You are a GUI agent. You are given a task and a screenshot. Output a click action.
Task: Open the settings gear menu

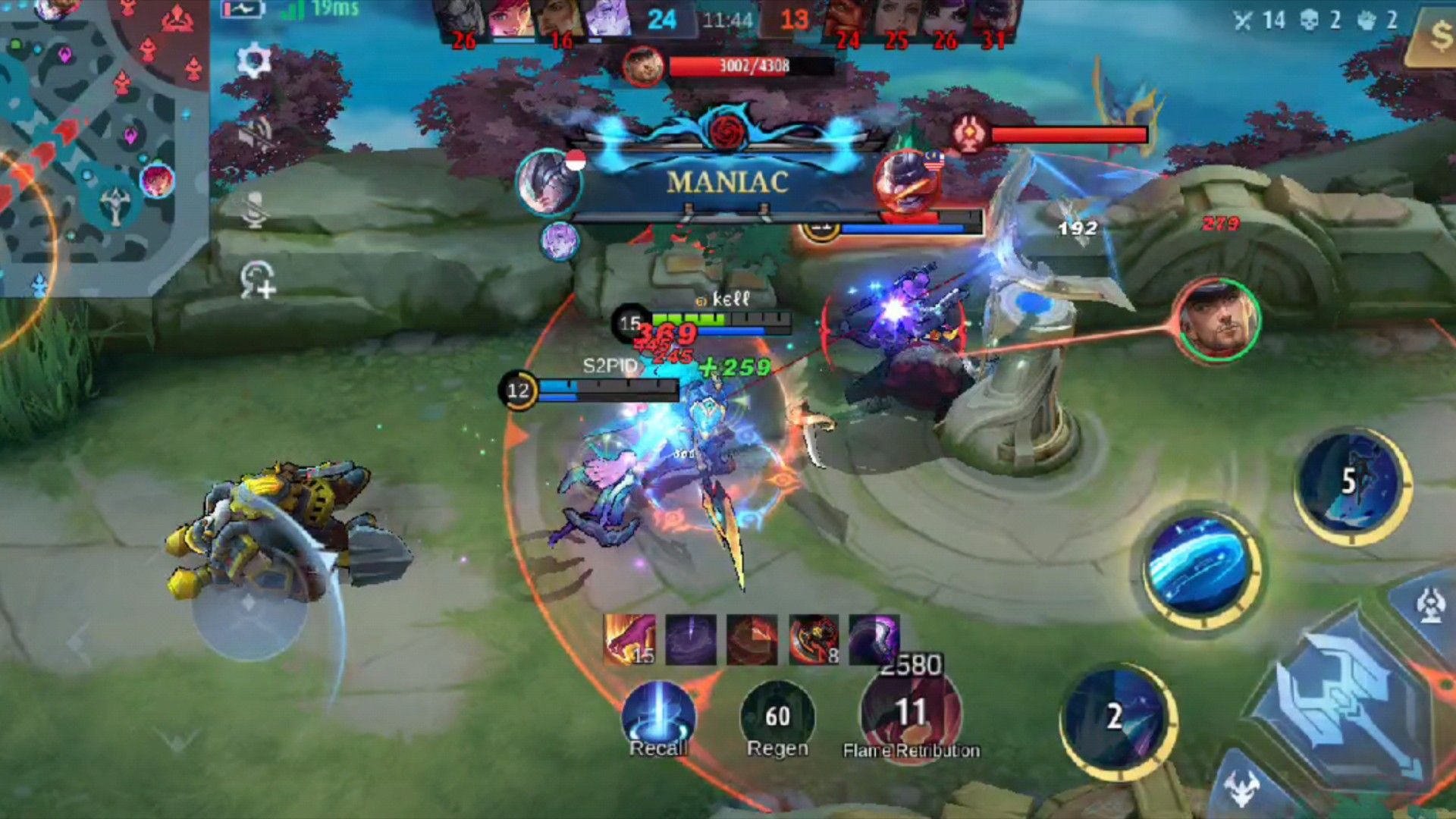[254, 60]
